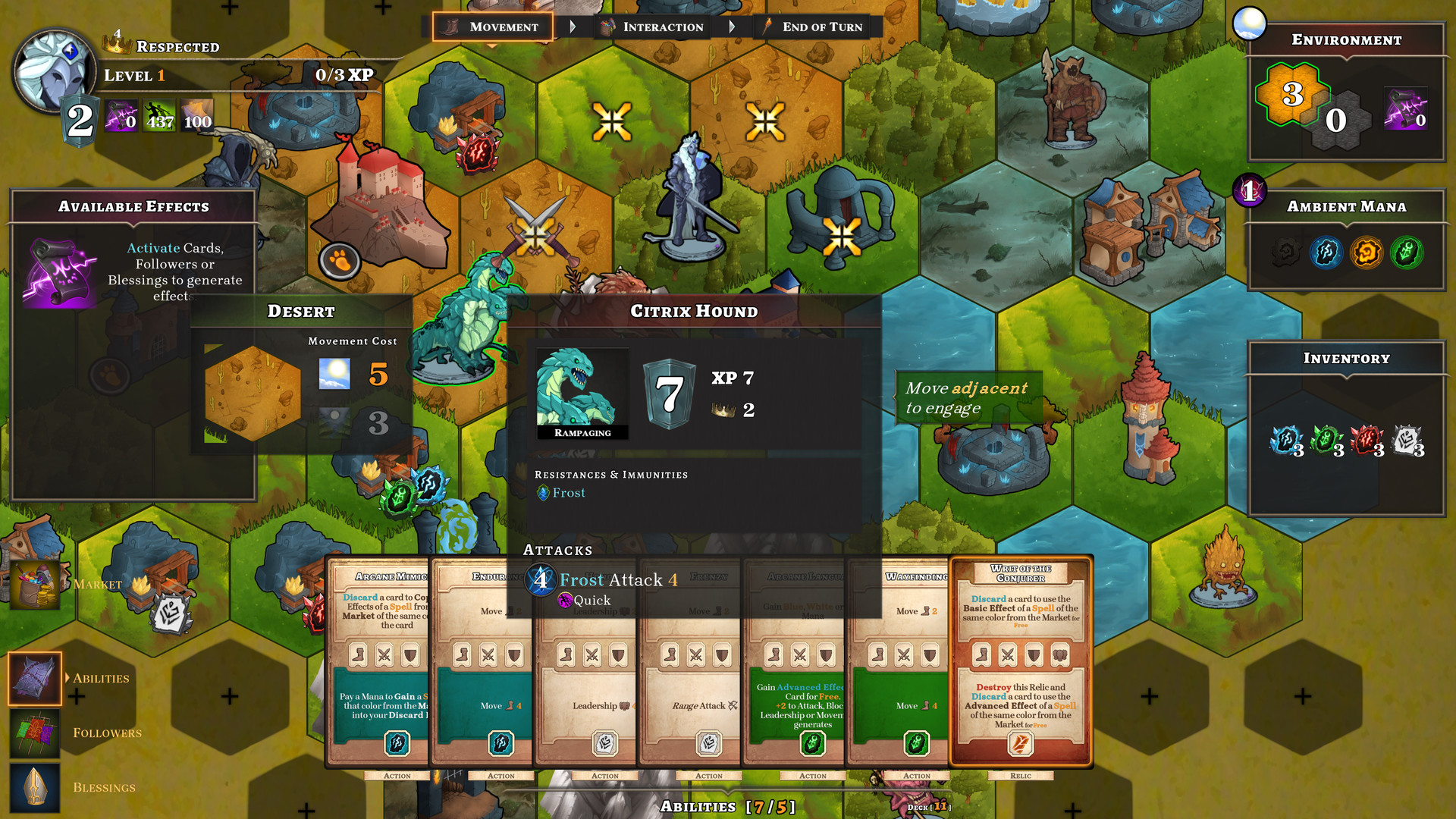
Task: Select the Movement phase tab
Action: (x=491, y=27)
